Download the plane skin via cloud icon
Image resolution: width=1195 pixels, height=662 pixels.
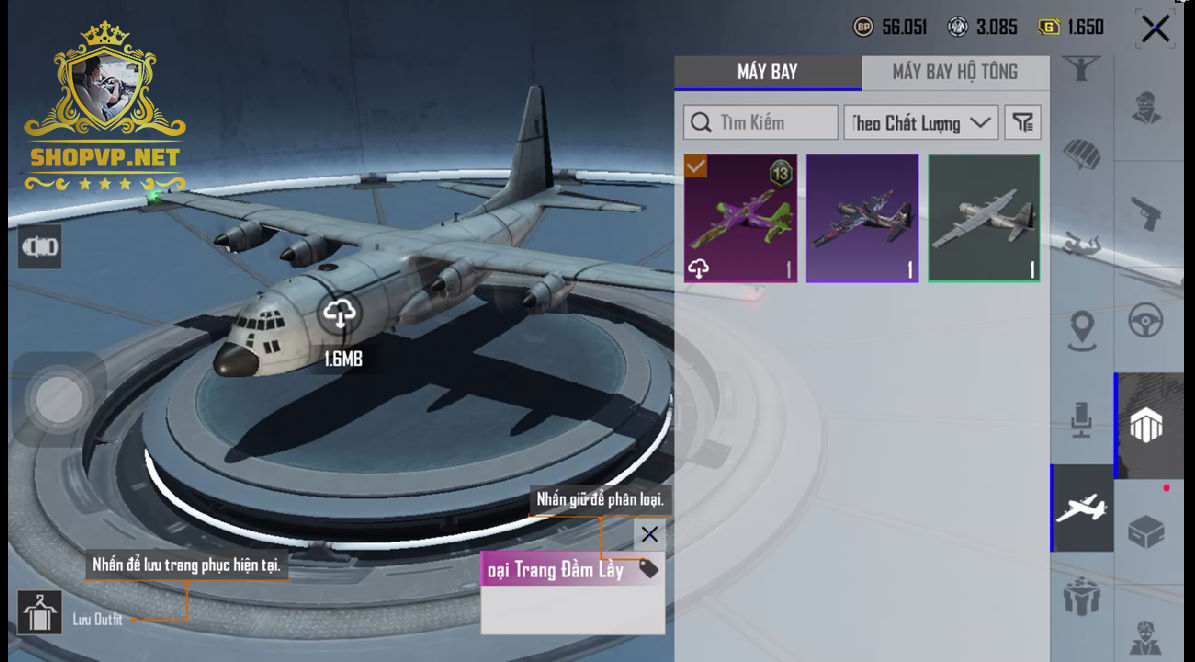click(x=340, y=315)
